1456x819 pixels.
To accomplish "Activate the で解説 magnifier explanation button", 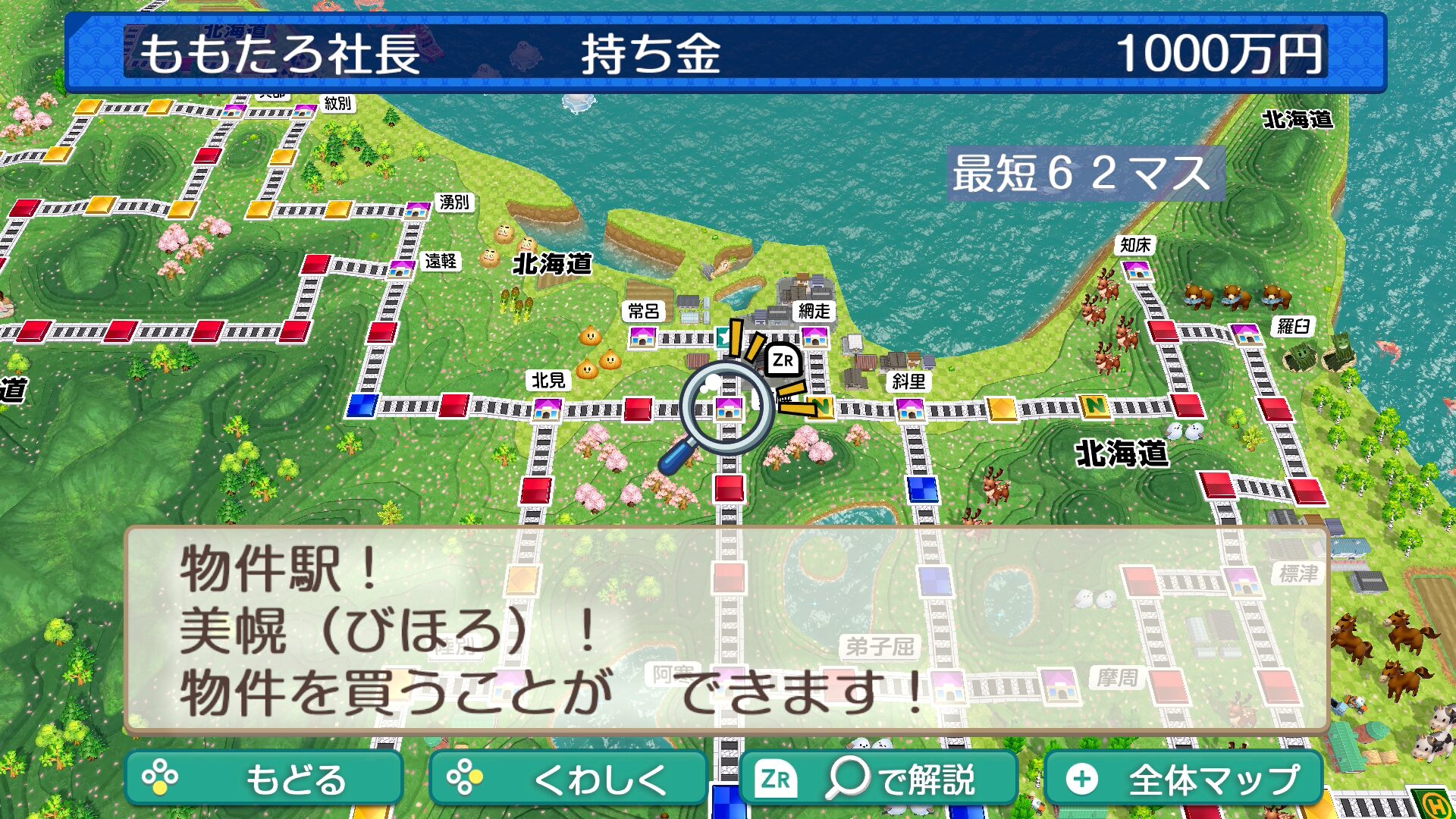I will pos(877,779).
